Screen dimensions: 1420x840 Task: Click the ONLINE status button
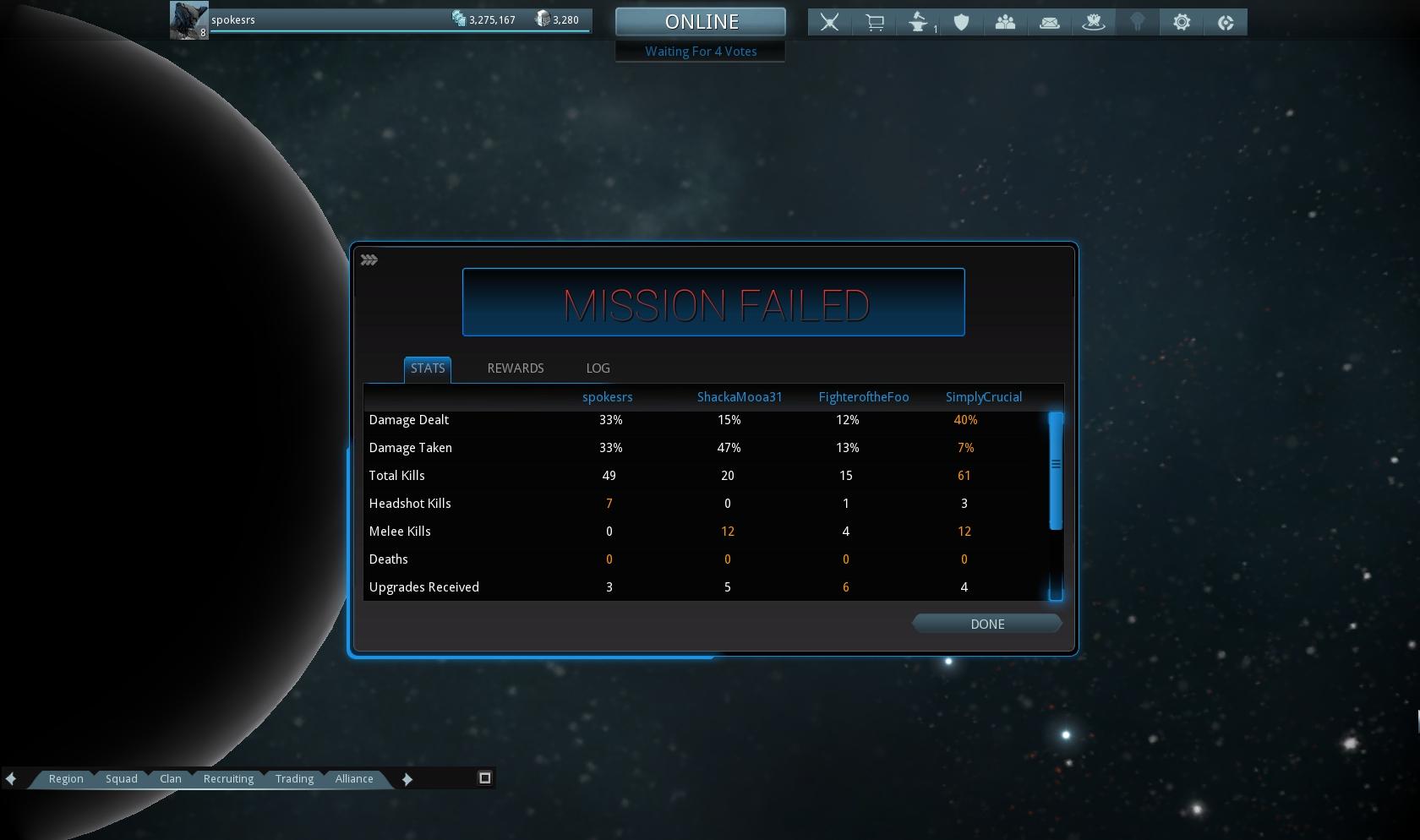[x=701, y=22]
